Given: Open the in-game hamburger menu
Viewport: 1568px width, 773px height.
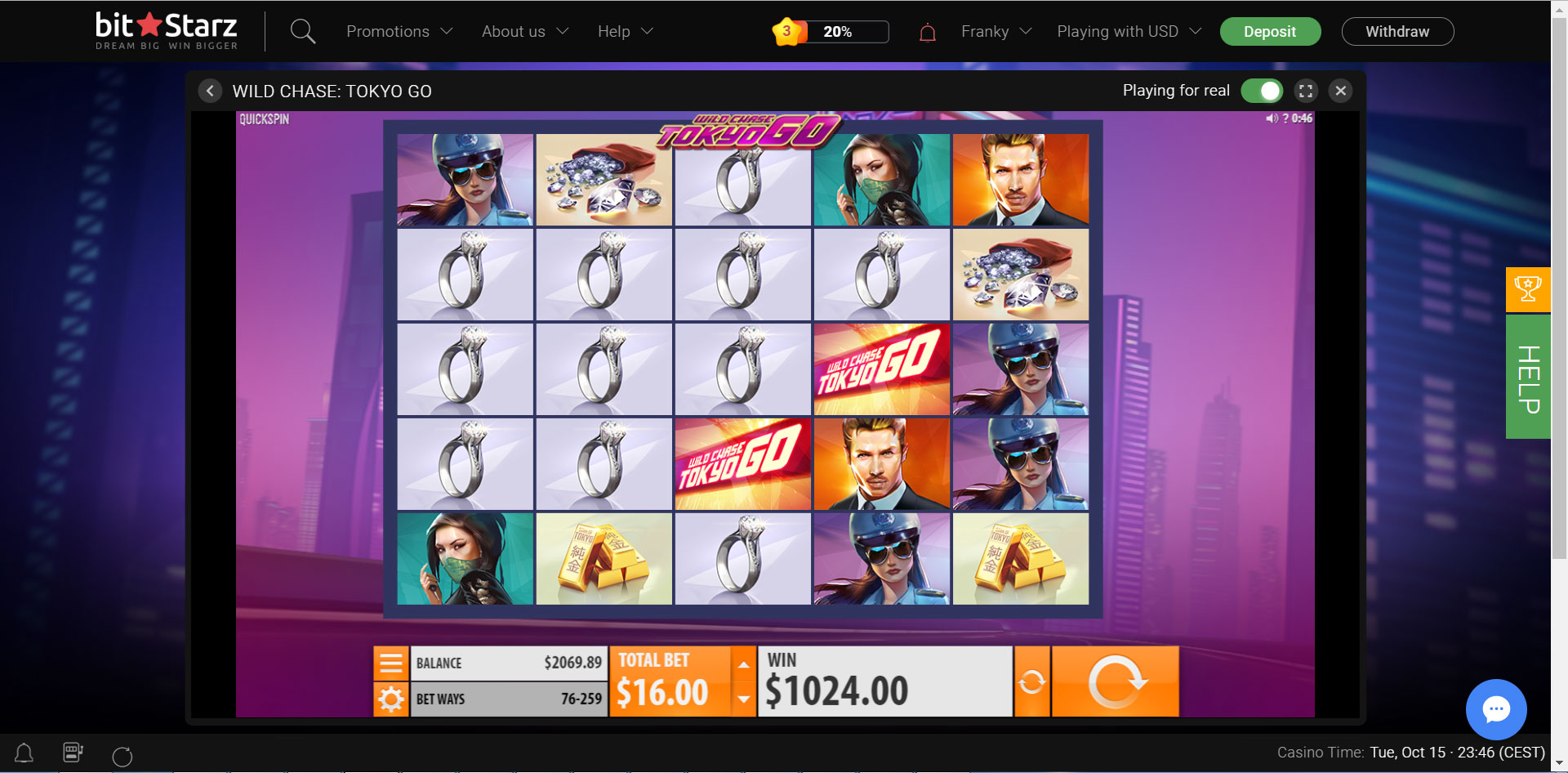Looking at the screenshot, I should 390,663.
